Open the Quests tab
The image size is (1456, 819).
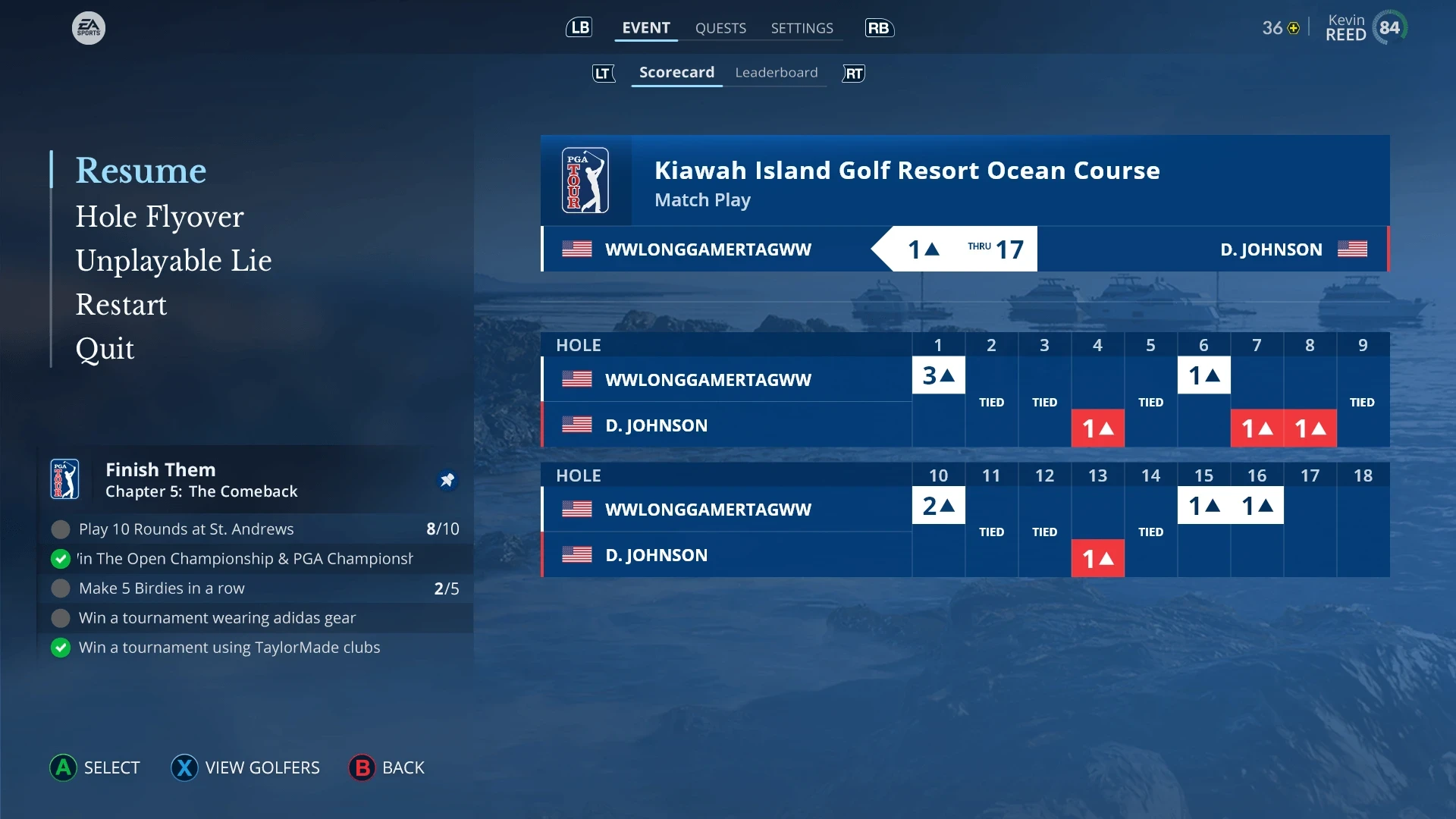pos(720,28)
